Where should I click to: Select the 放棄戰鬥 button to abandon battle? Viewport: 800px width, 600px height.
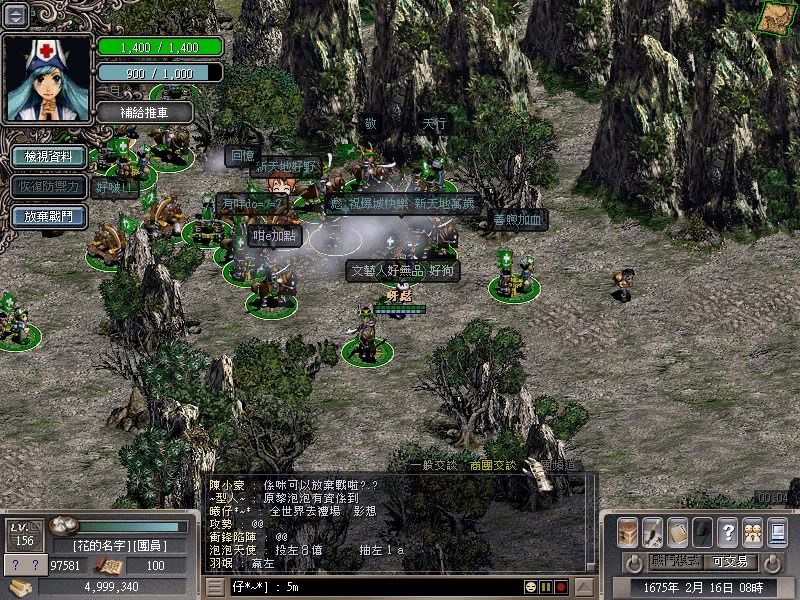tap(47, 215)
